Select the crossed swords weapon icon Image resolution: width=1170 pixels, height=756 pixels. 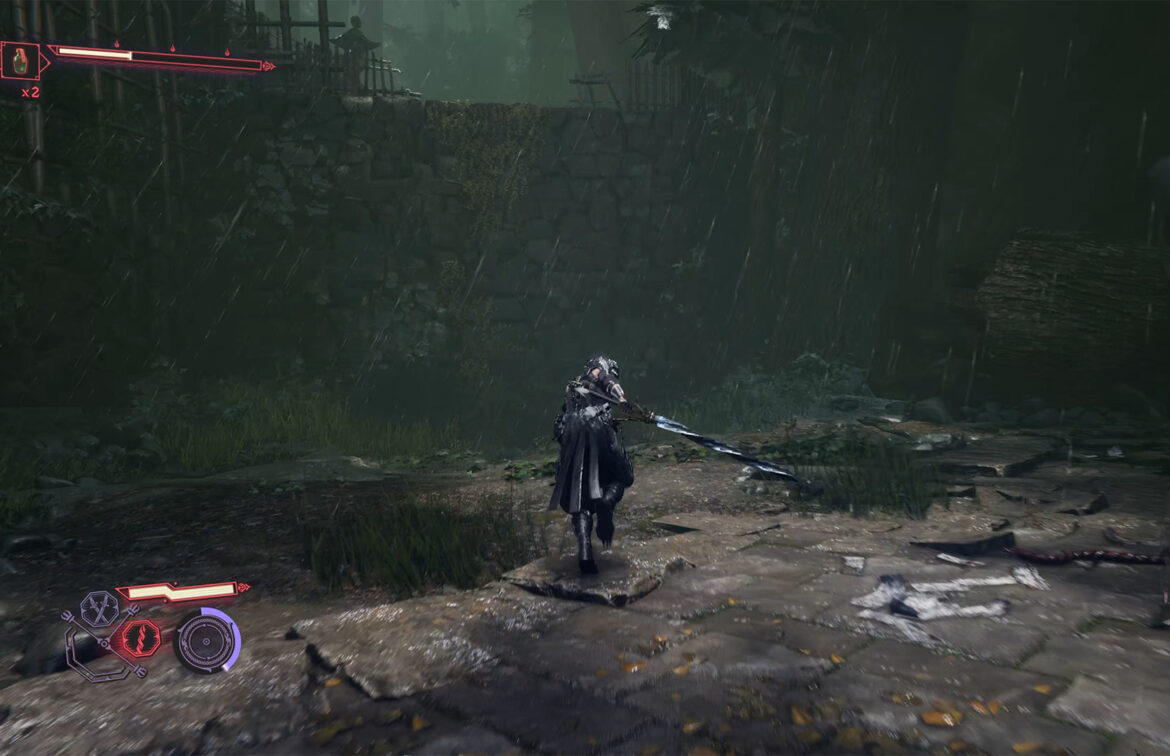pyautogui.click(x=99, y=607)
